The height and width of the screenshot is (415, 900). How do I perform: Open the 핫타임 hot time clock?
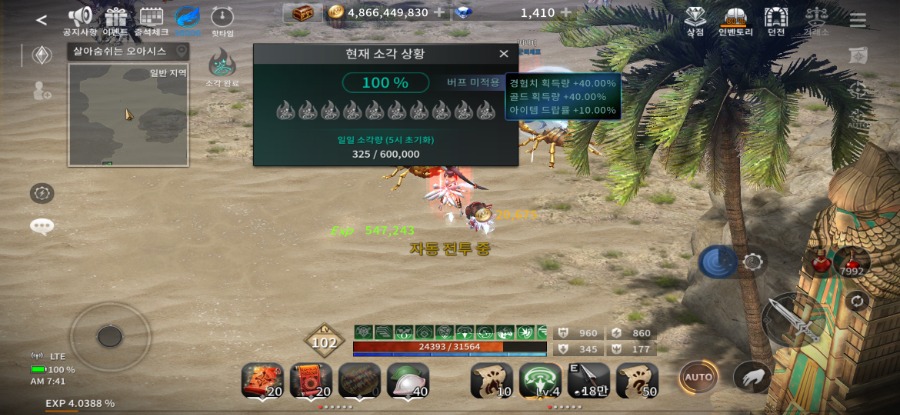click(x=222, y=17)
